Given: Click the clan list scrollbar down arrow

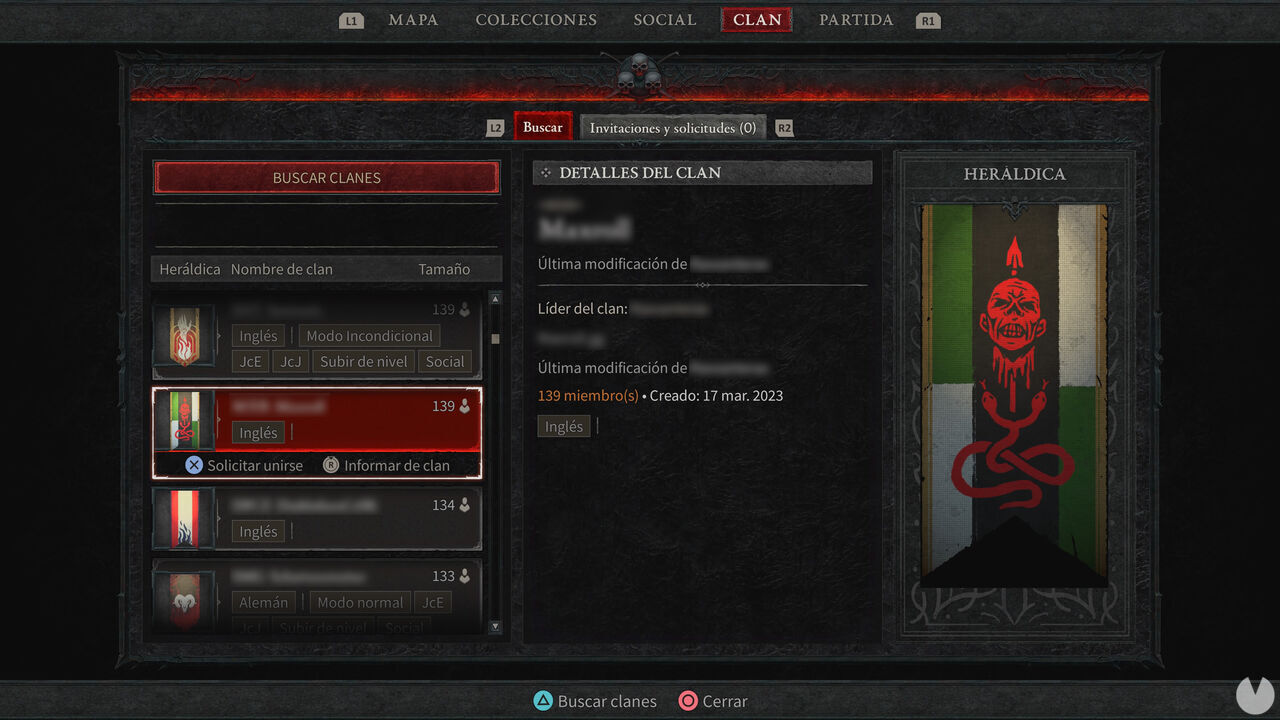Looking at the screenshot, I should [494, 626].
